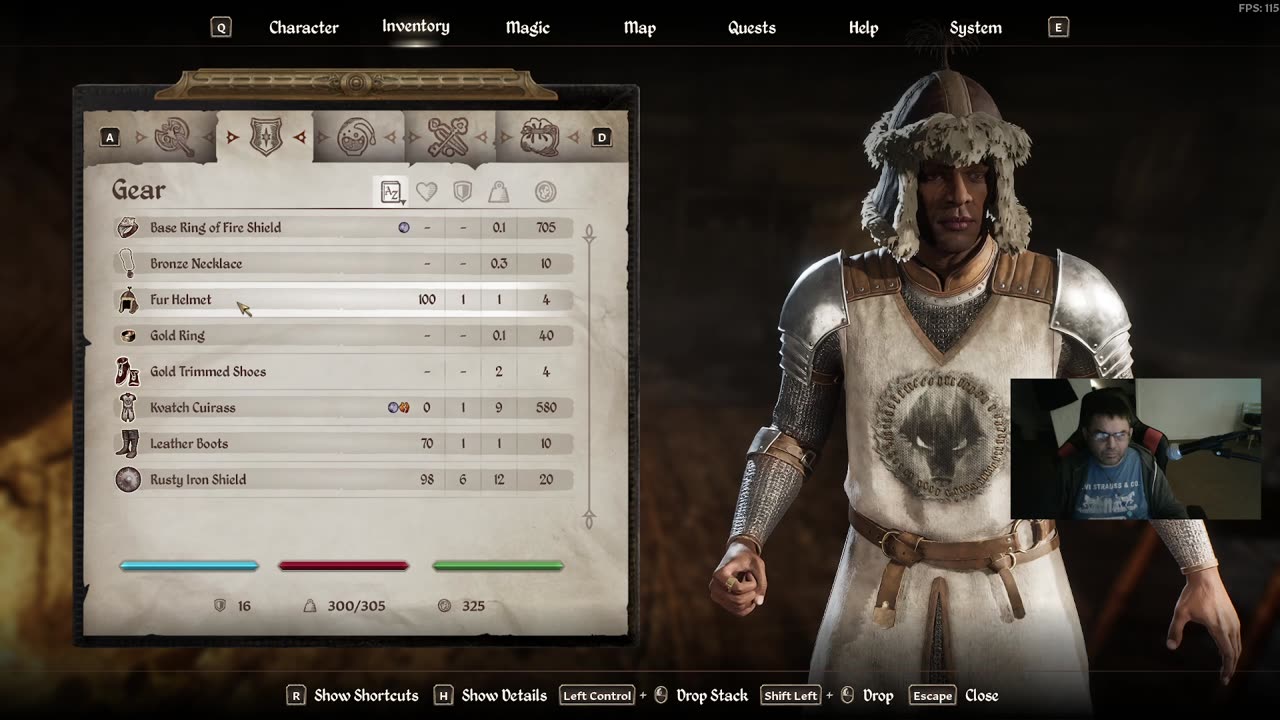Sort gear by gold value
This screenshot has width=1280, height=720.
(x=545, y=192)
